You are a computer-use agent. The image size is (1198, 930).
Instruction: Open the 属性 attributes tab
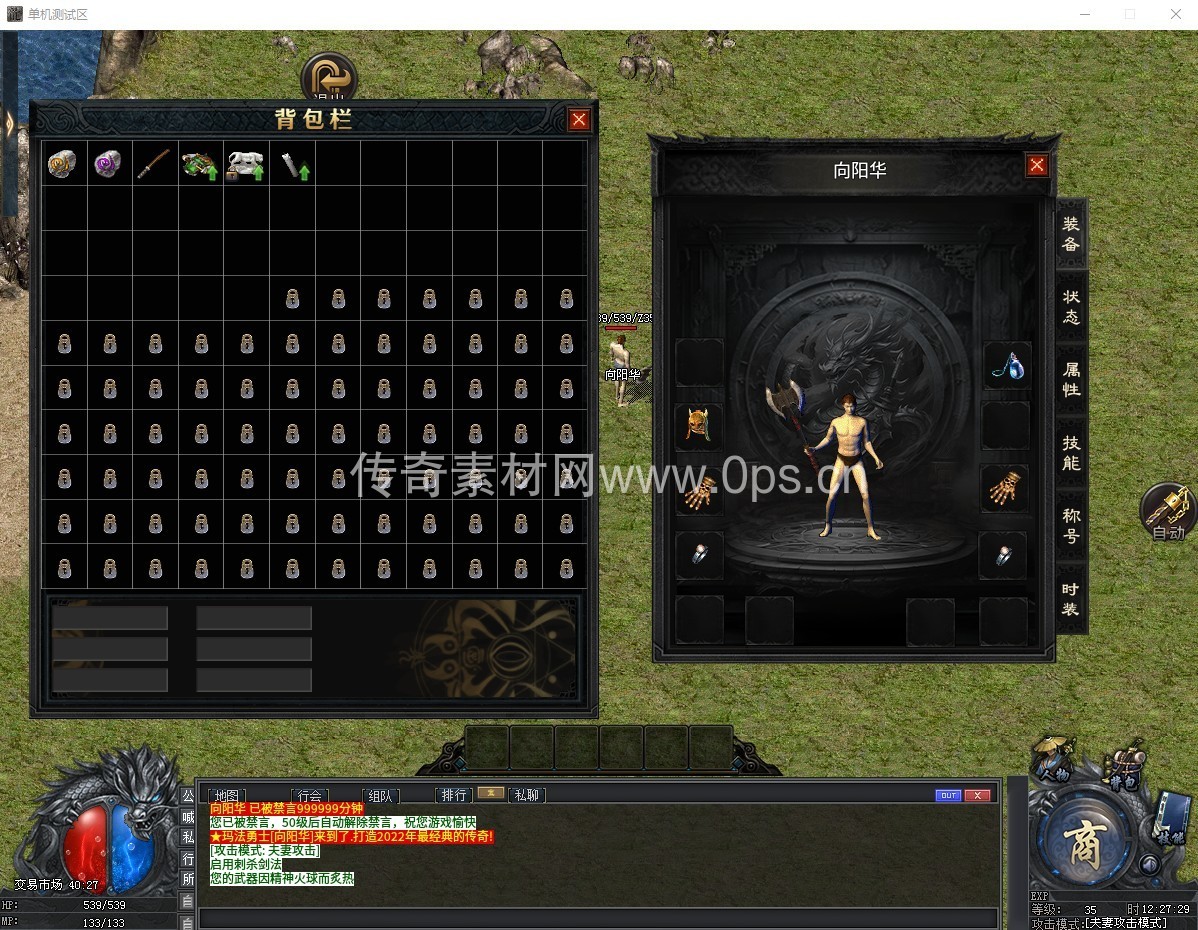pyautogui.click(x=1071, y=380)
